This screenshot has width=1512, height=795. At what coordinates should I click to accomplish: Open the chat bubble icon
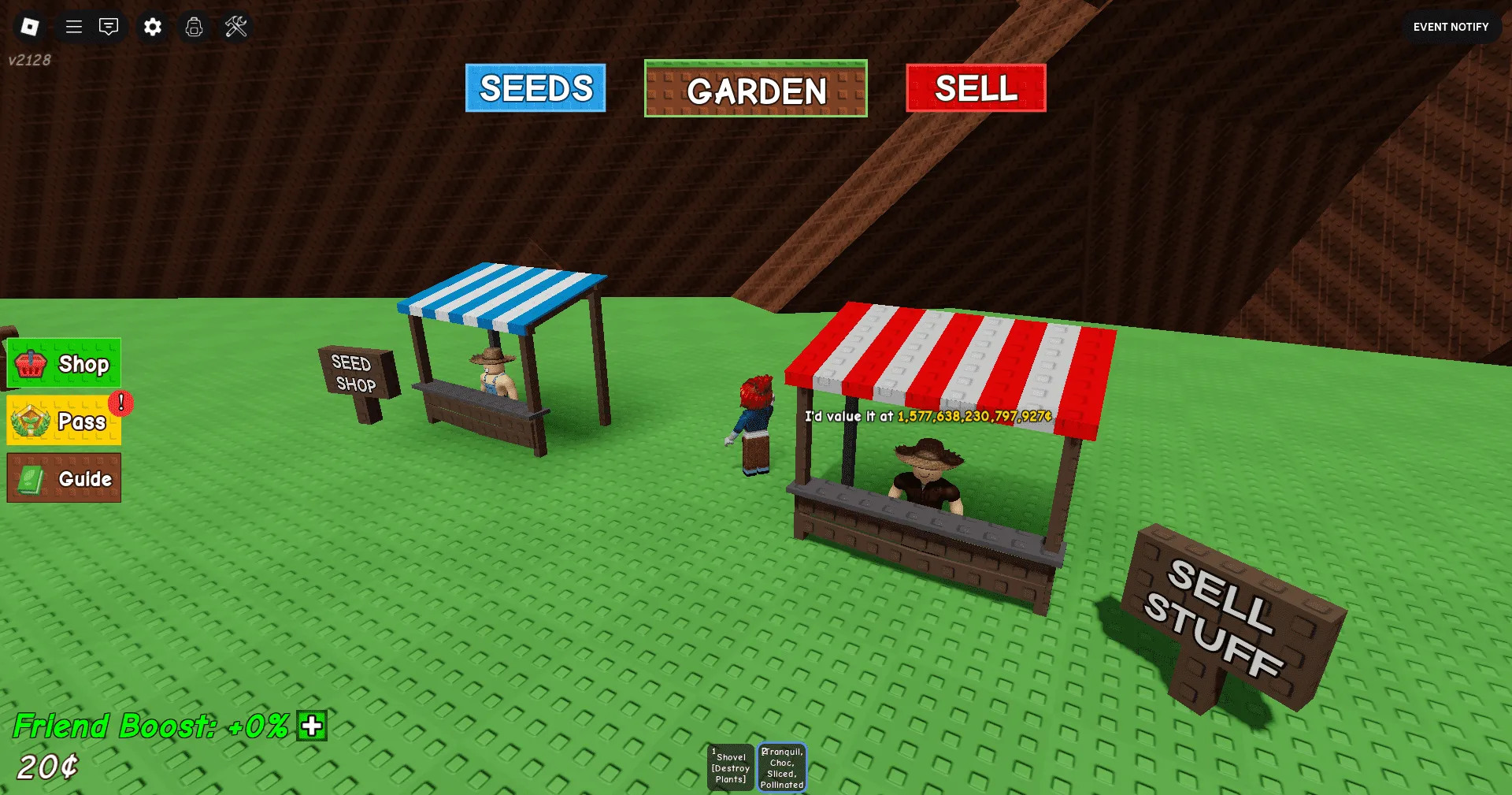(x=109, y=26)
